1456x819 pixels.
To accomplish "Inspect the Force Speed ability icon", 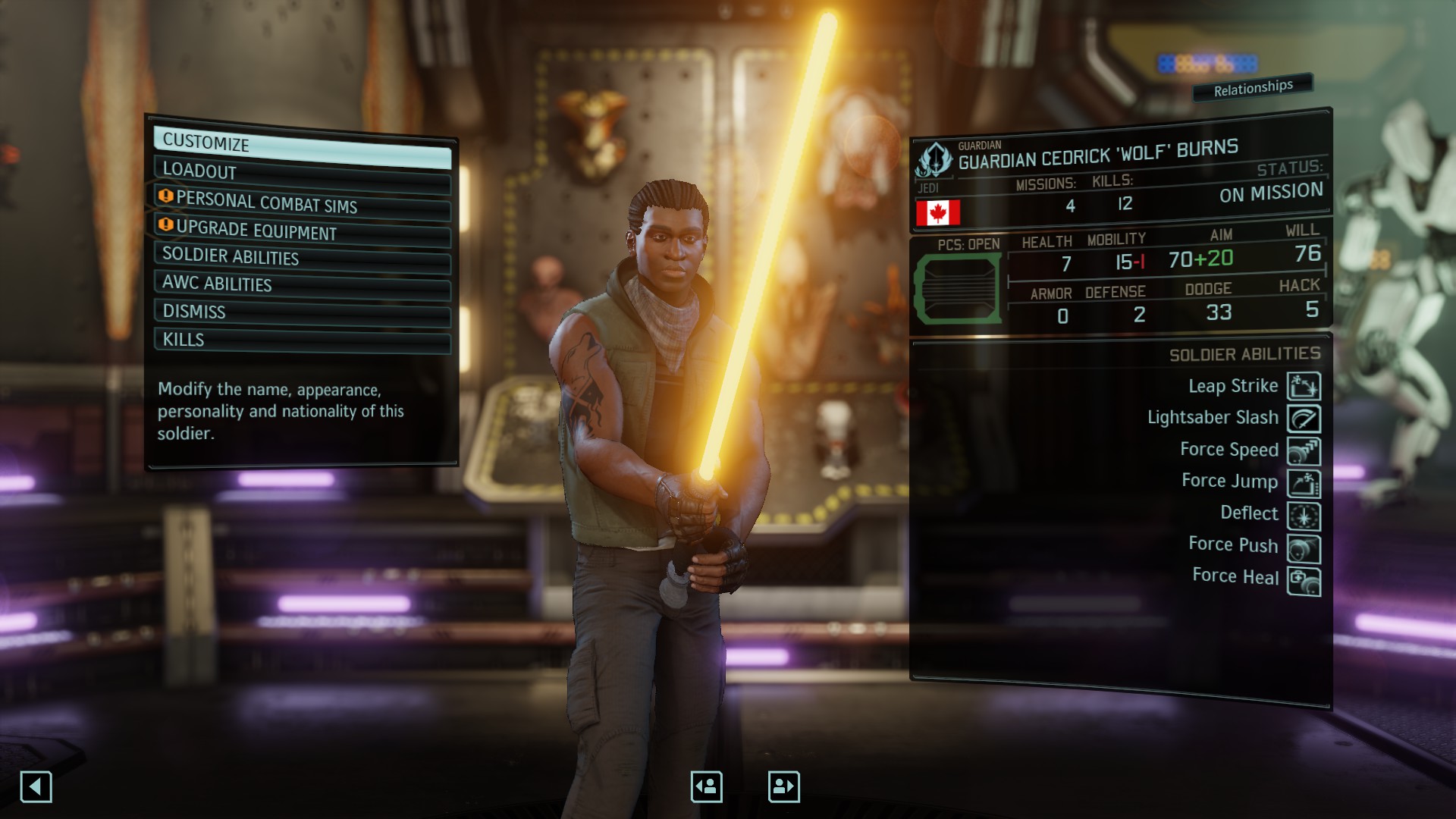I will click(1304, 451).
